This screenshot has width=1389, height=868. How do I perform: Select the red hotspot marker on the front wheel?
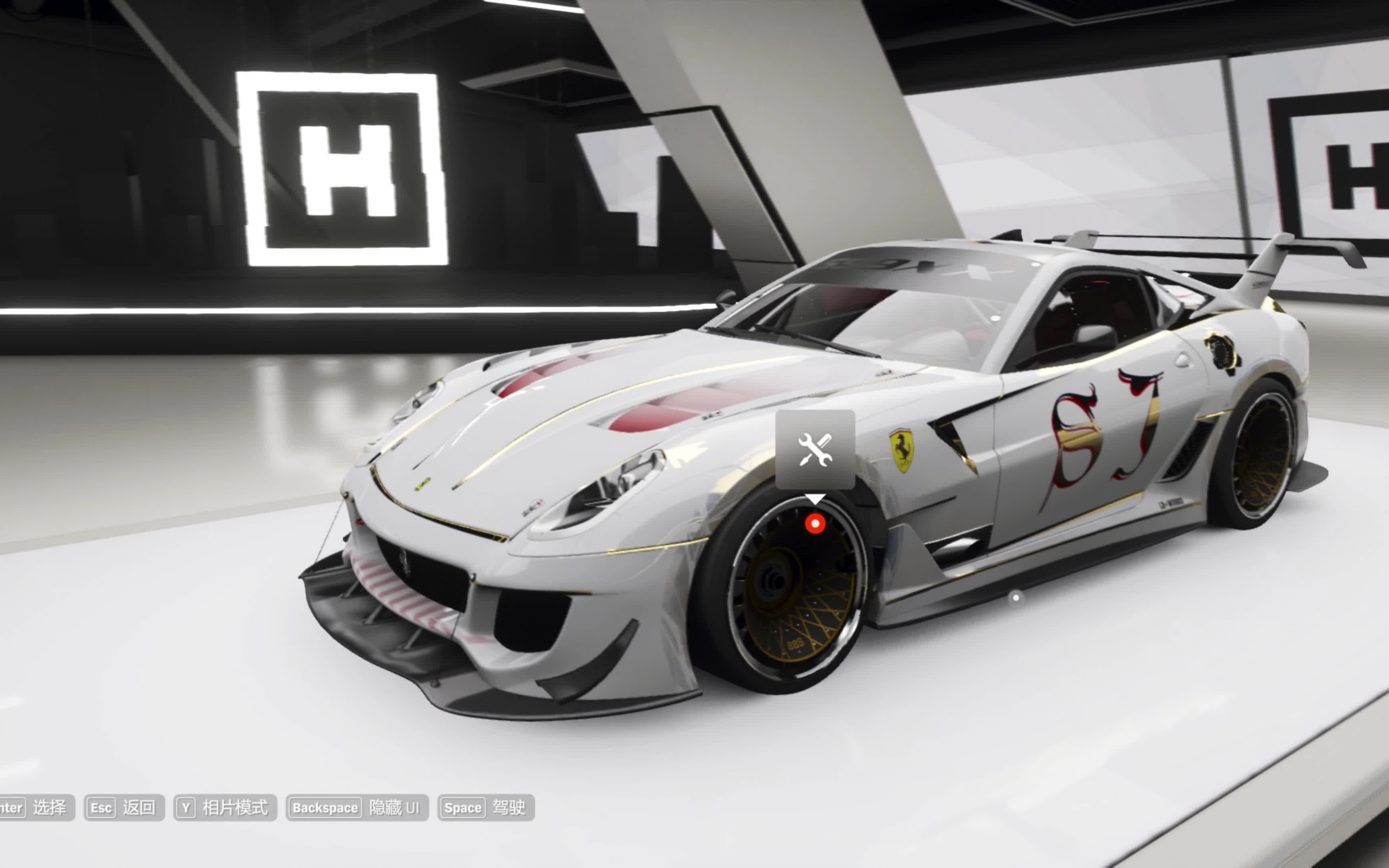(815, 524)
